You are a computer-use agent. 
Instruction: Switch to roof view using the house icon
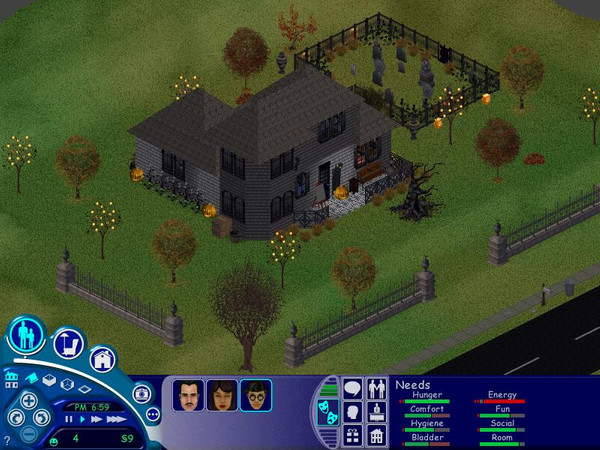tap(13, 379)
